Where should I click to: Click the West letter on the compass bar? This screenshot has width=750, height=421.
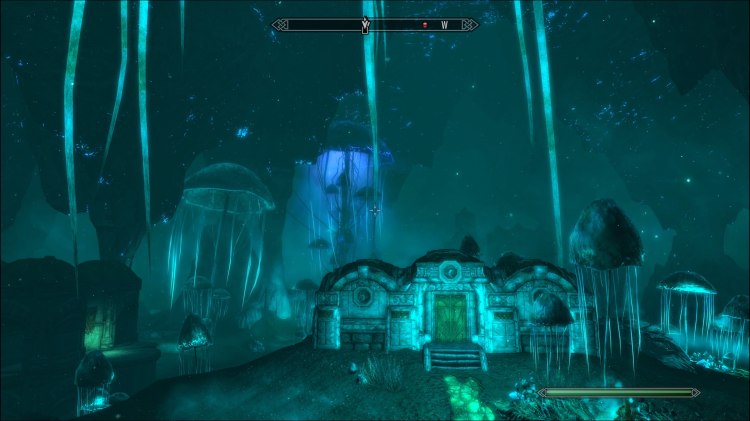pos(443,25)
